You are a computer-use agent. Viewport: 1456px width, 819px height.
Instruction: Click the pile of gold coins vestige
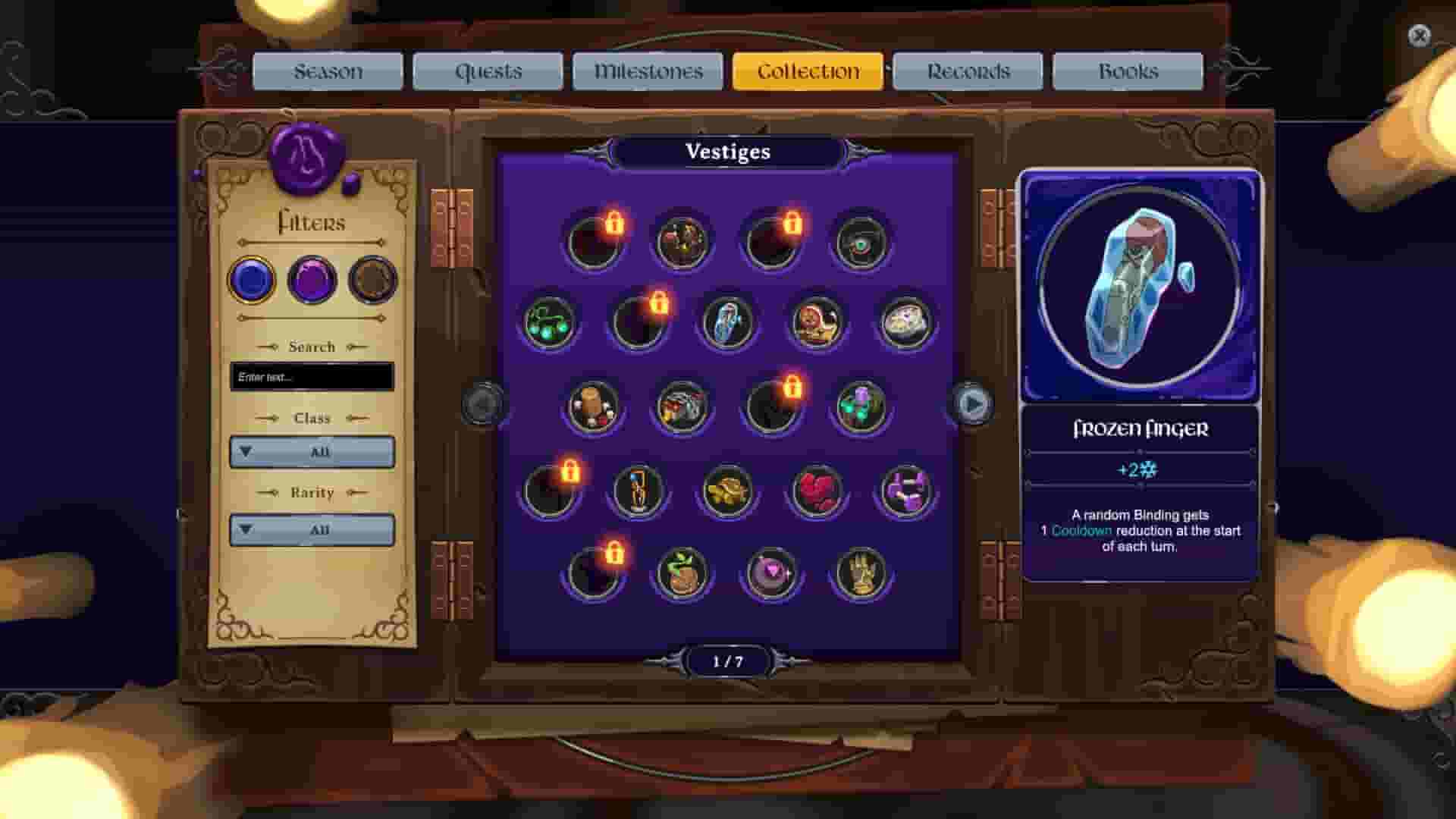click(728, 491)
